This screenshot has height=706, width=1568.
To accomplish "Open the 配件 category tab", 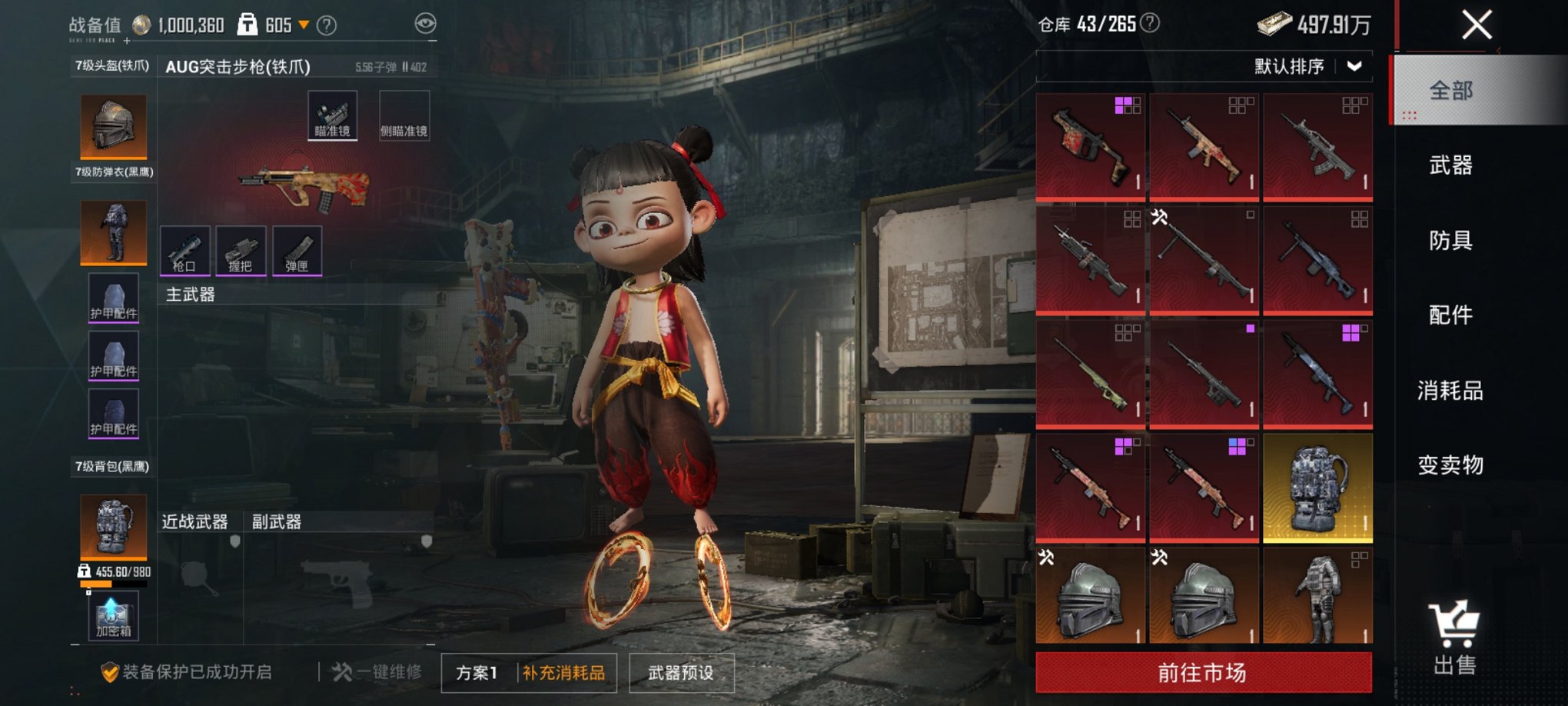I will [1450, 315].
